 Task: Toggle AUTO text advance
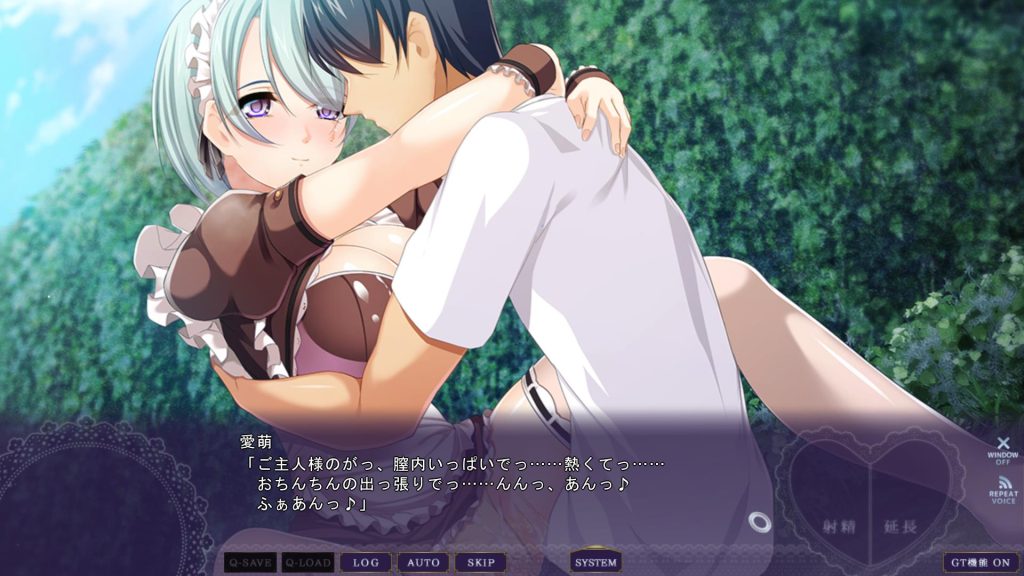(423, 563)
